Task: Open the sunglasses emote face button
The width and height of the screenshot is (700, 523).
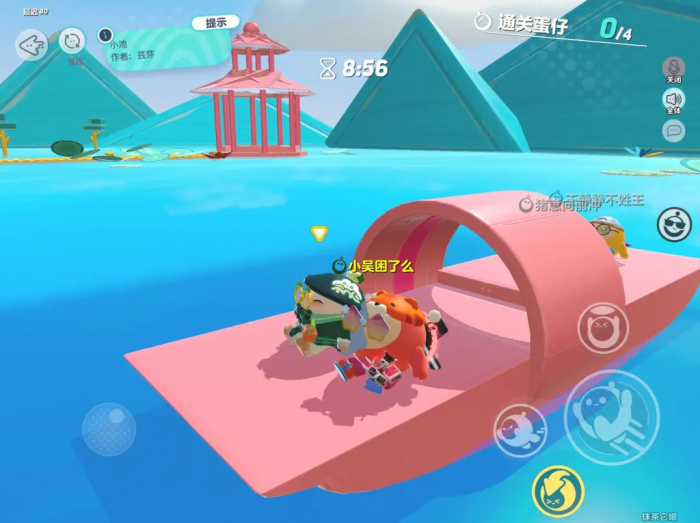Action: pos(674,225)
